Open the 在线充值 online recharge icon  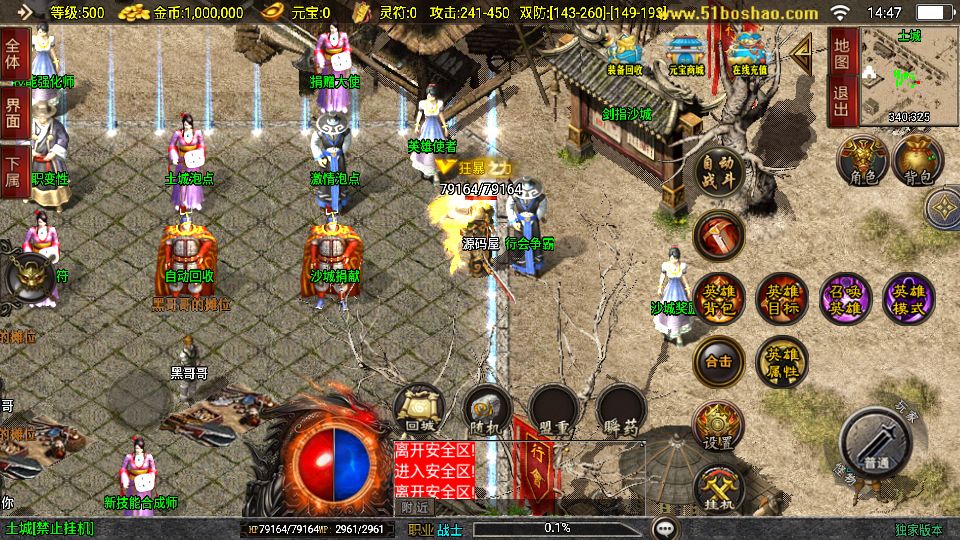(748, 55)
